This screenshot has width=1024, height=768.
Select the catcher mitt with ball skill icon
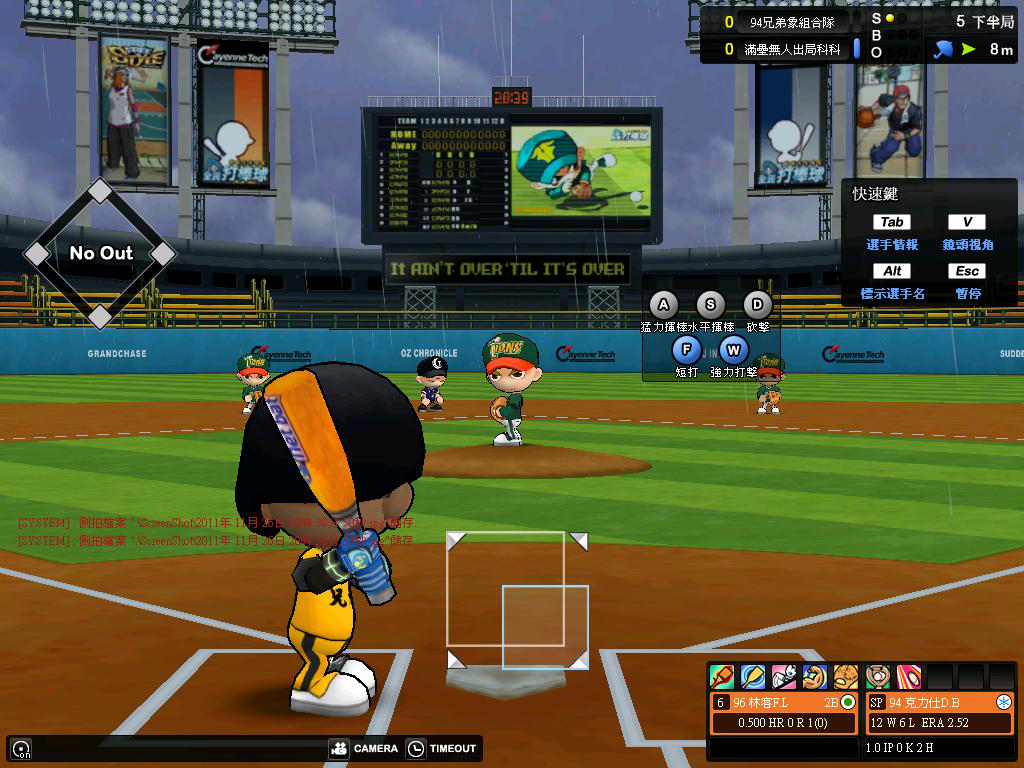coord(878,677)
